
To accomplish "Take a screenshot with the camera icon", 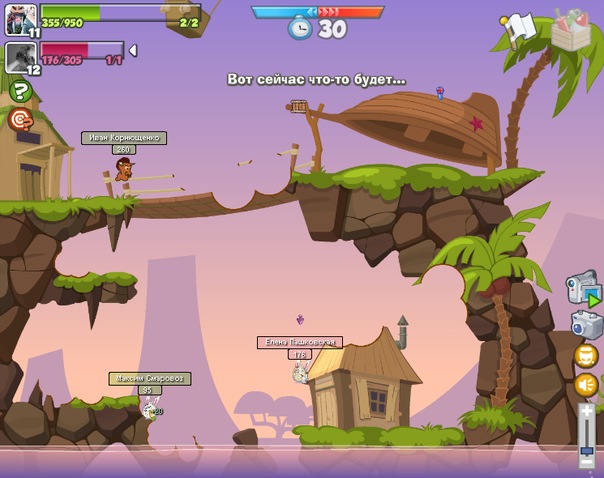I will click(586, 324).
